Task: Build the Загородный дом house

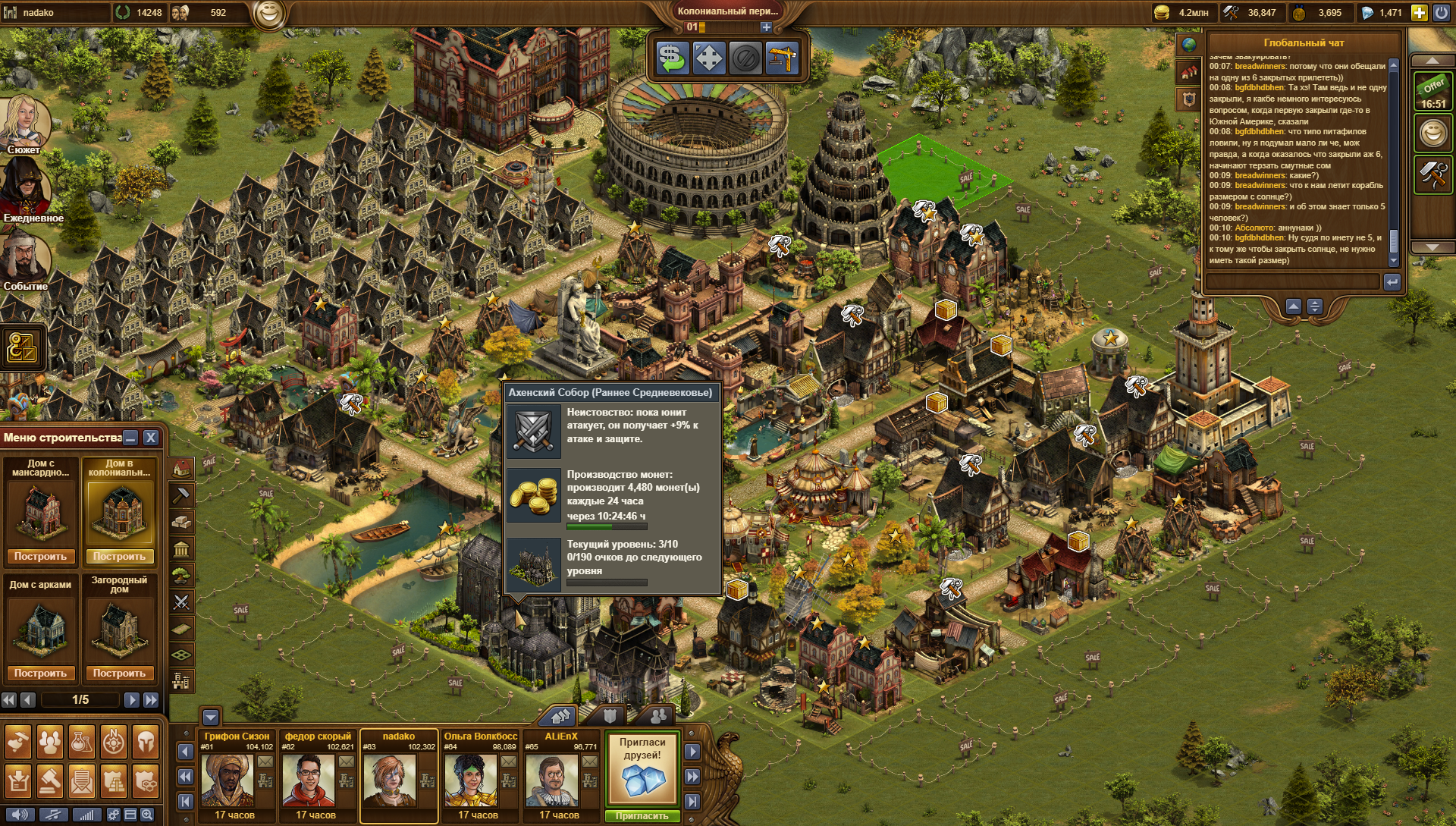Action: pos(119,673)
